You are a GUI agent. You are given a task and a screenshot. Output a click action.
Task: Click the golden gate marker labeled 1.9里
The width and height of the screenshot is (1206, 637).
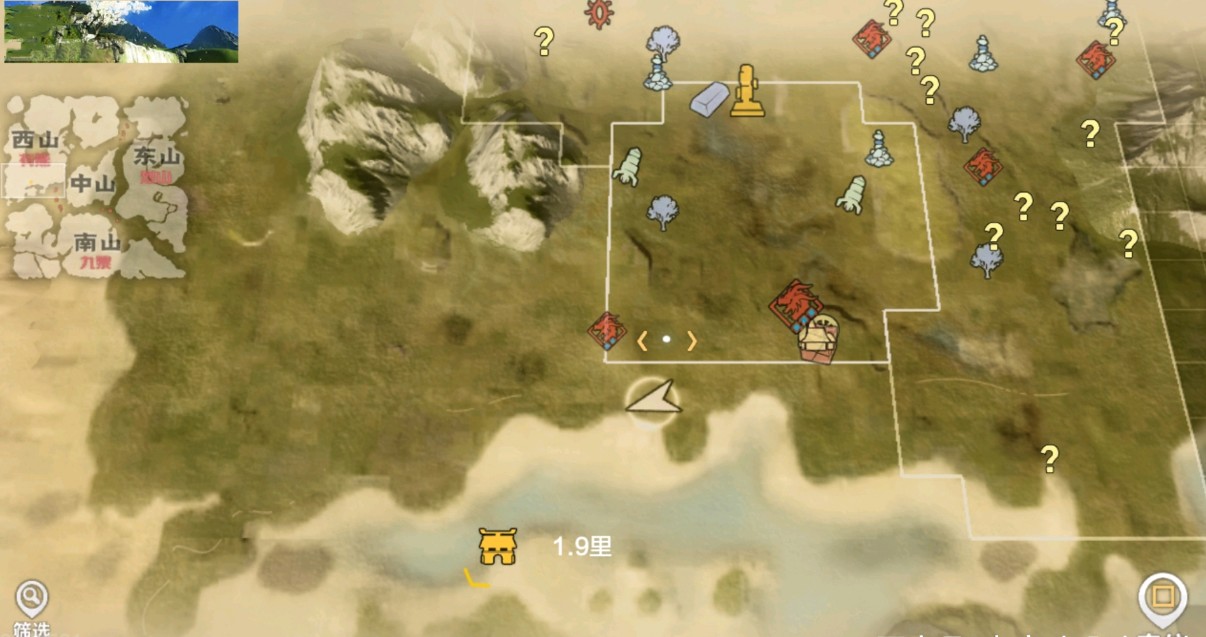pyautogui.click(x=495, y=546)
